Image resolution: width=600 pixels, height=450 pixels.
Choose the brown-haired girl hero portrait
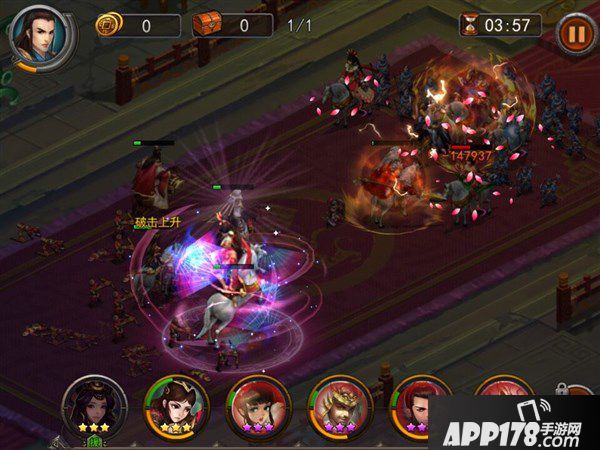pyautogui.click(x=257, y=407)
